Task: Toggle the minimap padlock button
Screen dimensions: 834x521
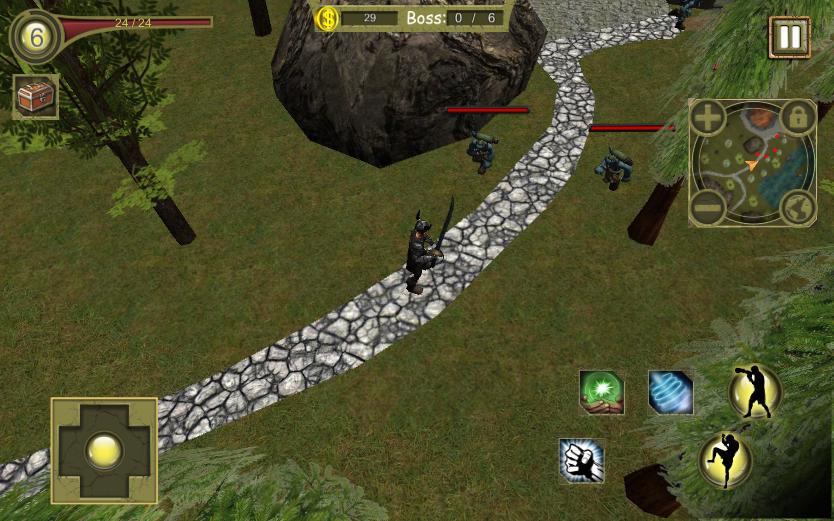Action: pyautogui.click(x=797, y=118)
